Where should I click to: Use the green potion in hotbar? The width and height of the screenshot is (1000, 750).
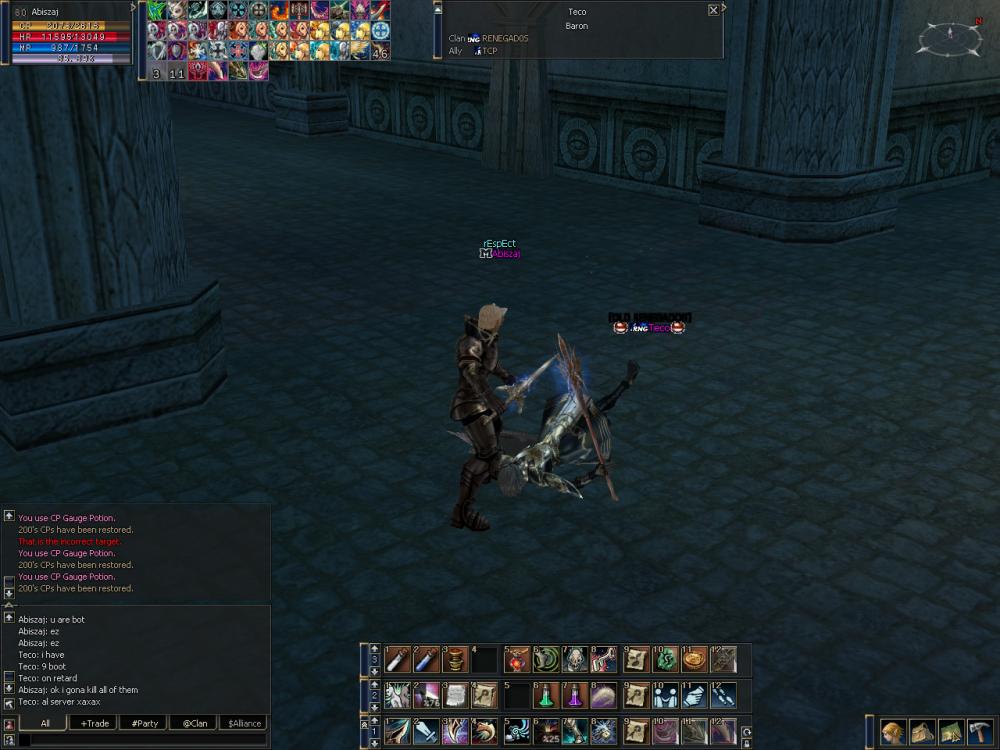(546, 695)
